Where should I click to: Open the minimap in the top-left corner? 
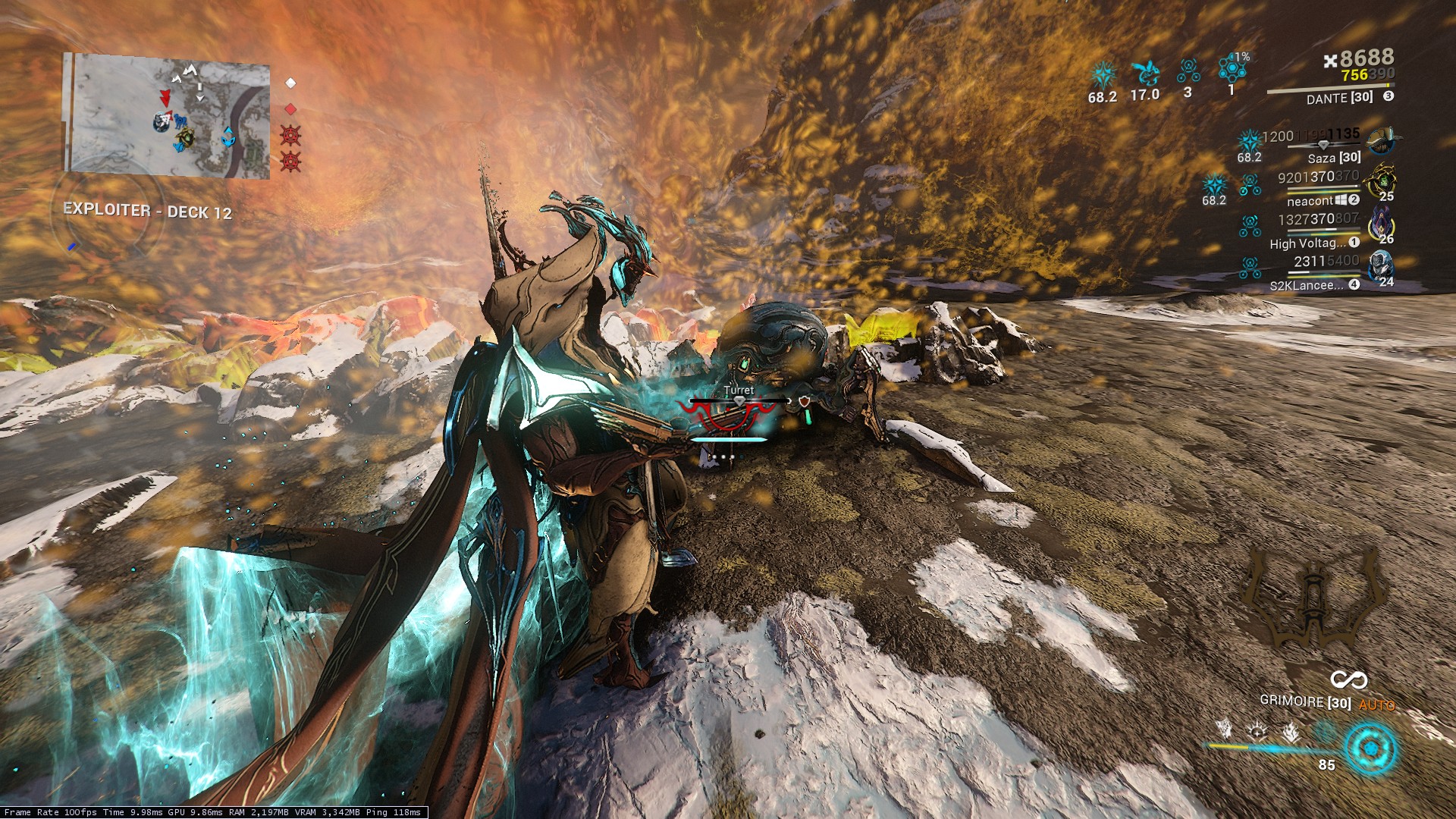click(x=168, y=115)
